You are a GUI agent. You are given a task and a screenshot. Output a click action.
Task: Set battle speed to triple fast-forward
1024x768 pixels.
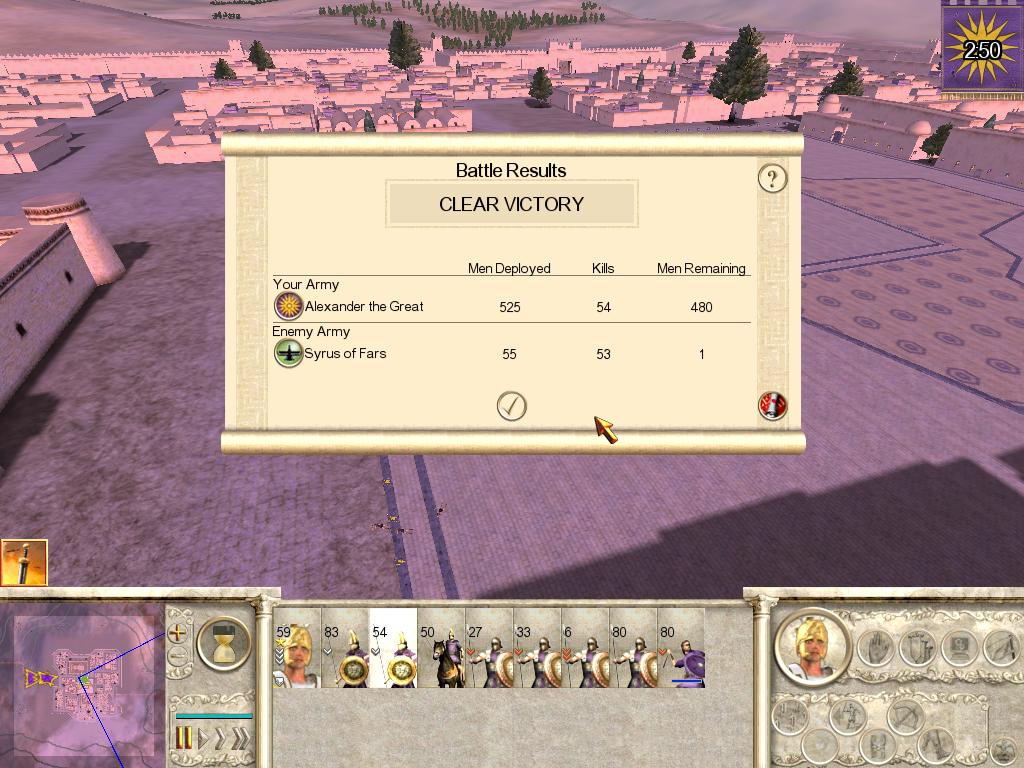click(x=240, y=740)
